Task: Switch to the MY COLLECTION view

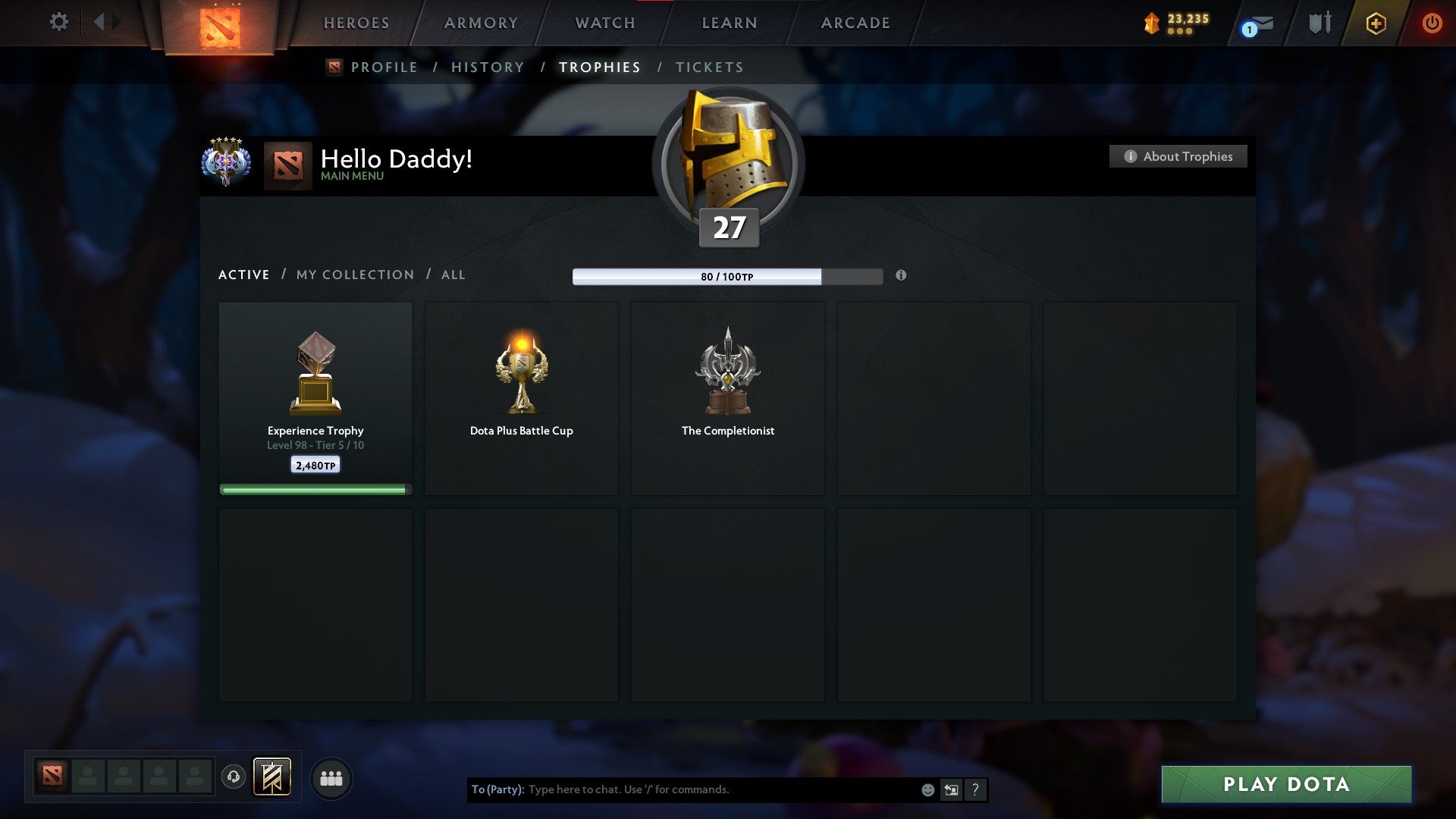Action: click(354, 275)
